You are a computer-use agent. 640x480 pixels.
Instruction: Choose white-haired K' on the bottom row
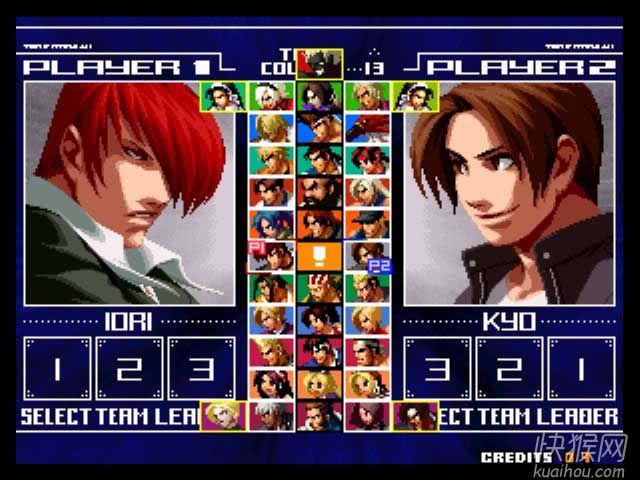click(271, 414)
